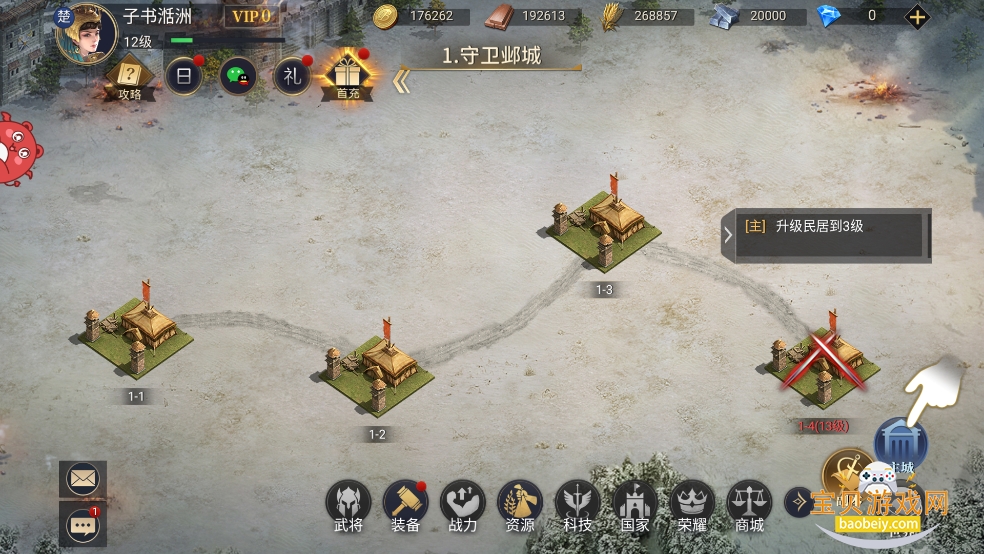984x554 pixels.
Task: Claim the 首充 first-recharge gift box
Action: (348, 76)
